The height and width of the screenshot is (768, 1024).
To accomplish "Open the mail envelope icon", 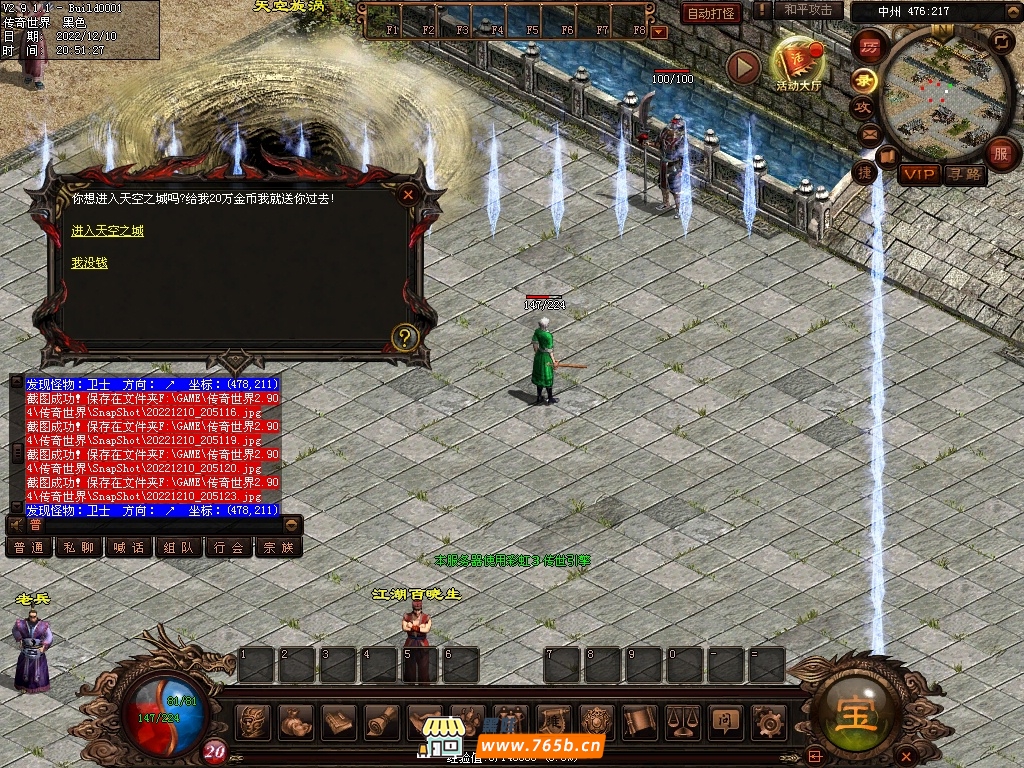I will [x=868, y=133].
